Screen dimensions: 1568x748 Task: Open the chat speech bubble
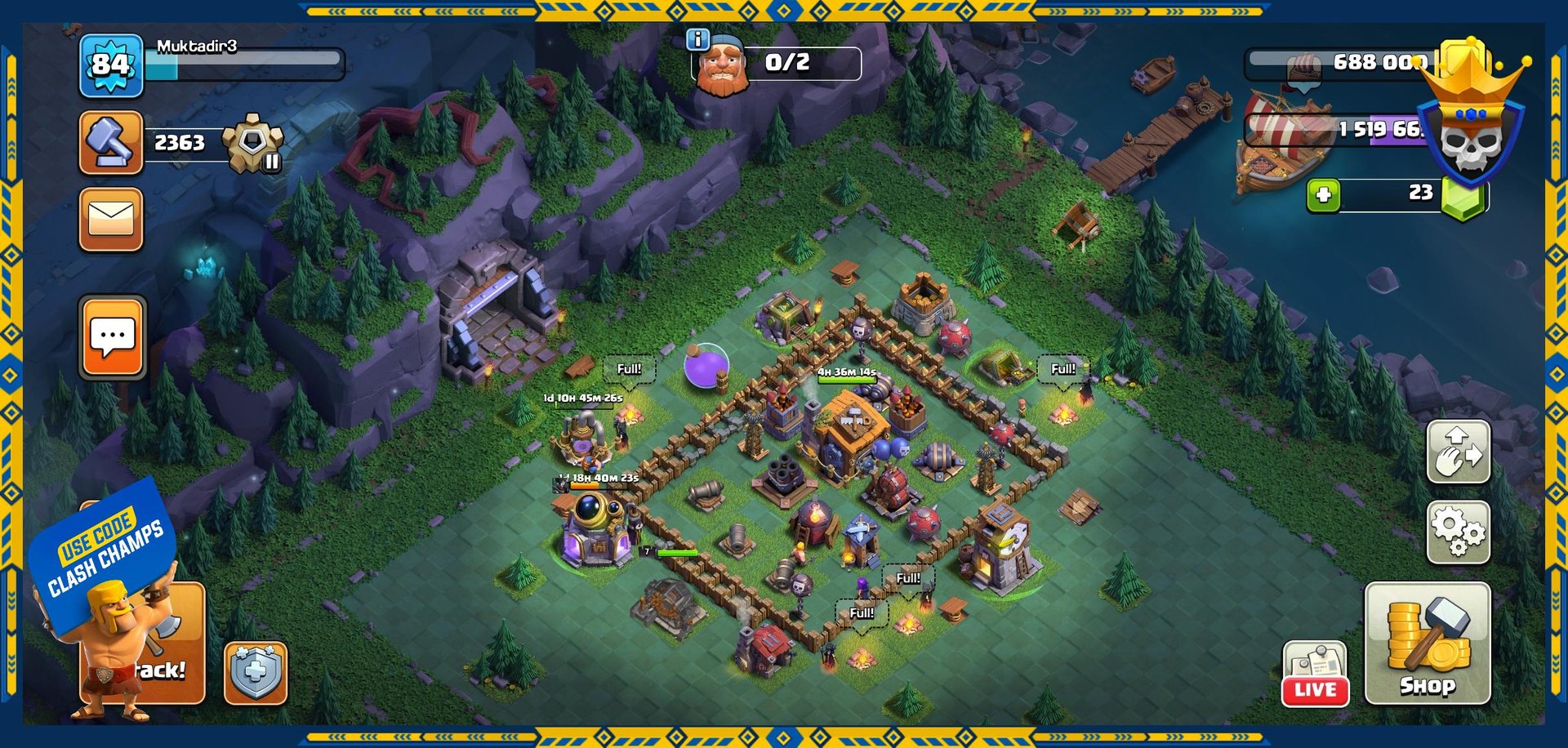click(x=112, y=337)
